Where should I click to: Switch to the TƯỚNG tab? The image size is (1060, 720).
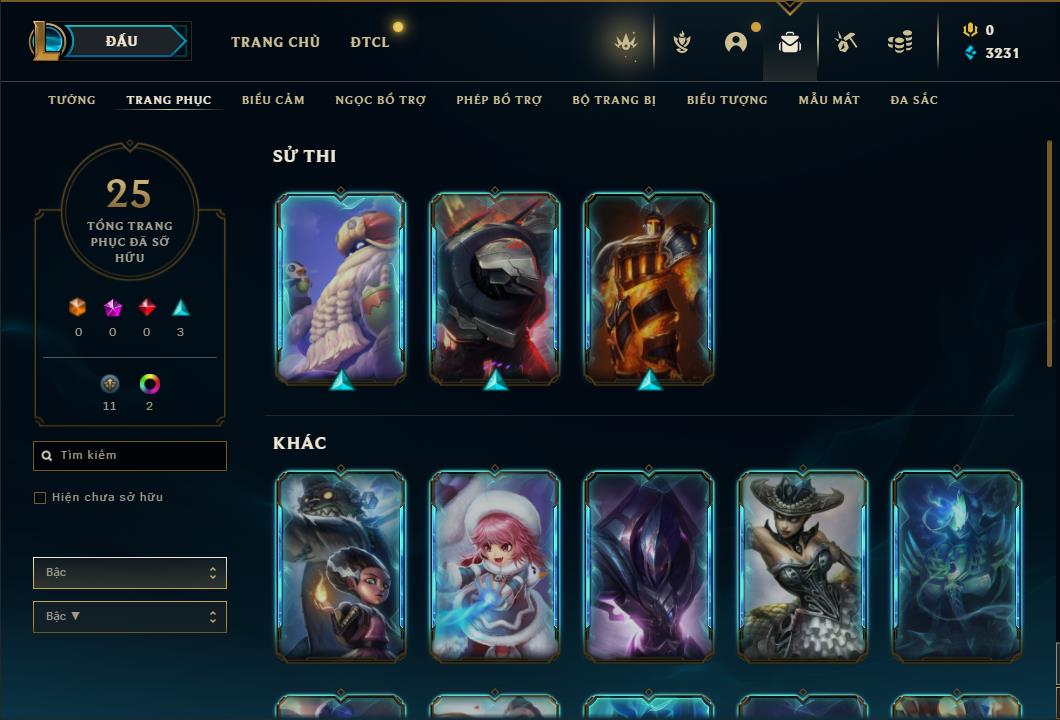click(x=72, y=100)
